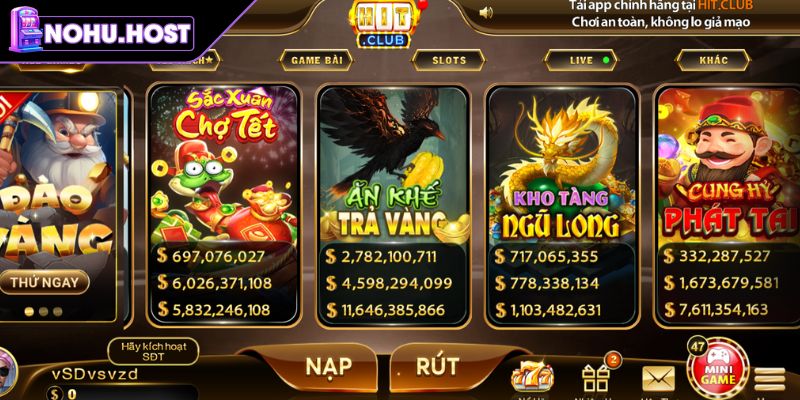Click the player avatar portrait
The width and height of the screenshot is (800, 400).
point(8,366)
